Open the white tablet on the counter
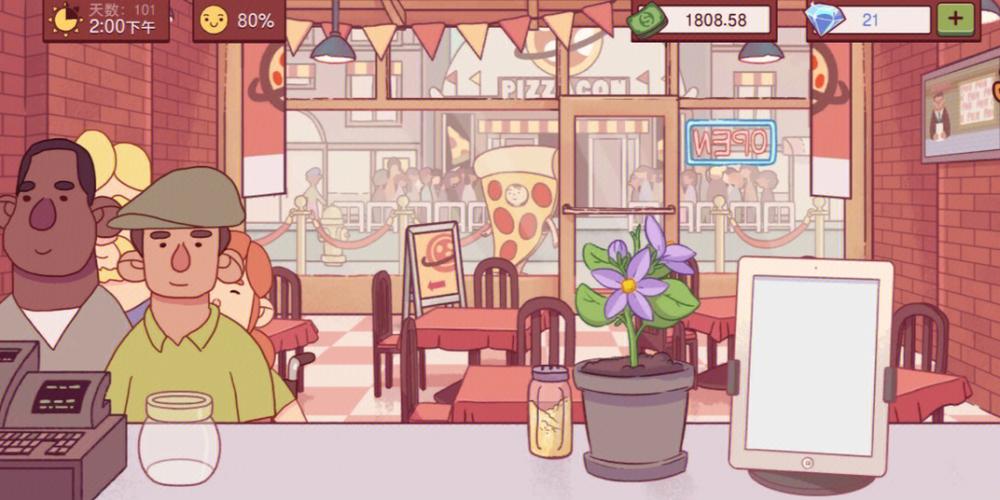The width and height of the screenshot is (1000, 500). pyautogui.click(x=810, y=367)
